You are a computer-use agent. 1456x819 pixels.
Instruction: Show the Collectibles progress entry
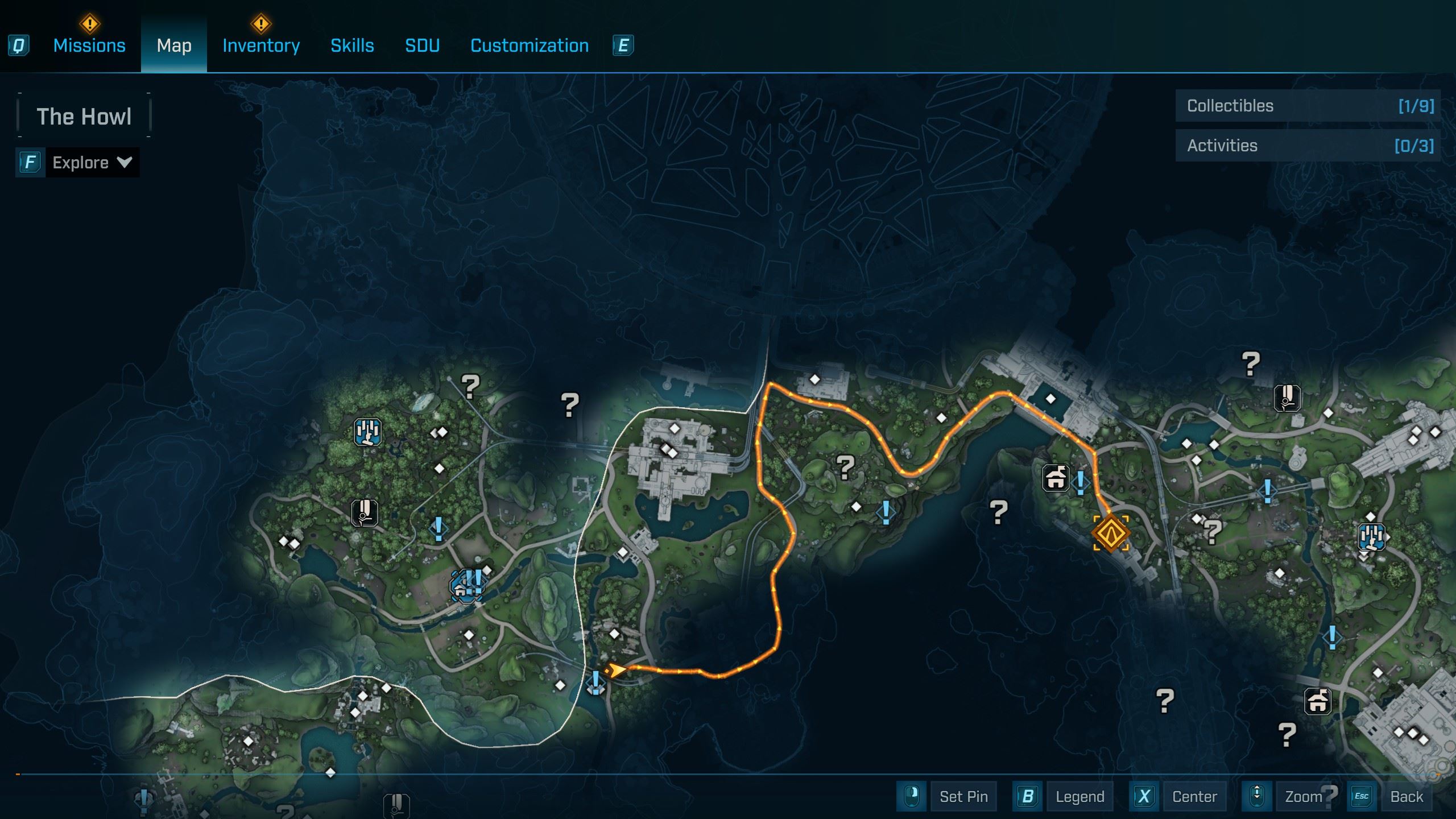[x=1308, y=106]
